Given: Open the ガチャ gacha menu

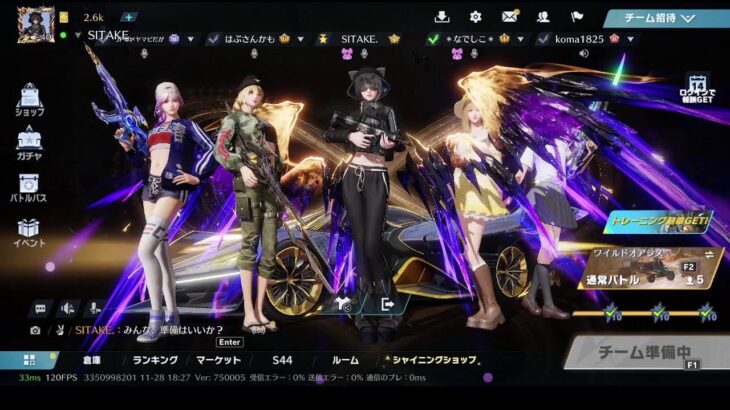Looking at the screenshot, I should point(29,146).
